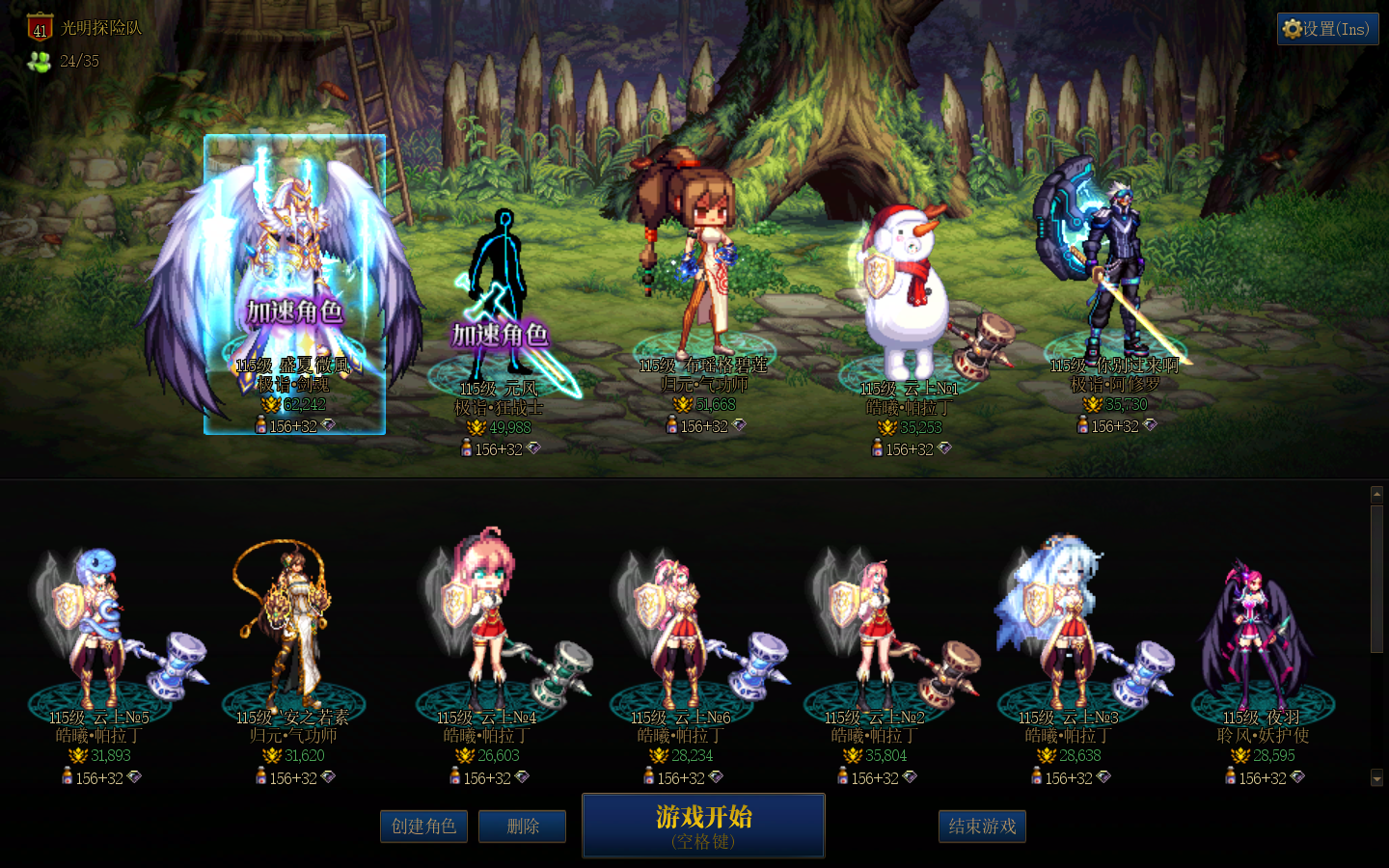Select the character 云上№3
Screen dimensions: 1389x868
[x=1068, y=627]
